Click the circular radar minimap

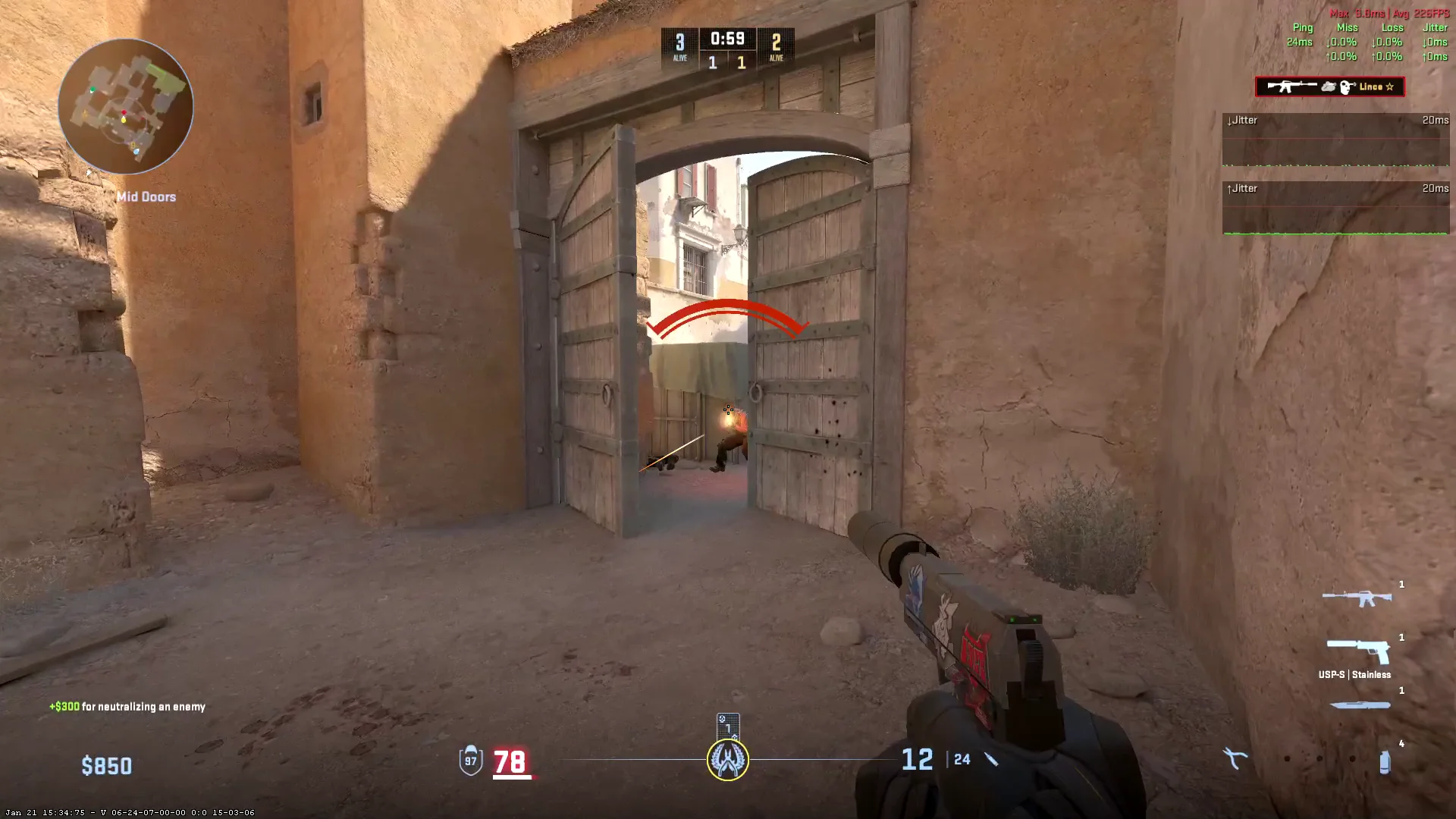tap(125, 107)
